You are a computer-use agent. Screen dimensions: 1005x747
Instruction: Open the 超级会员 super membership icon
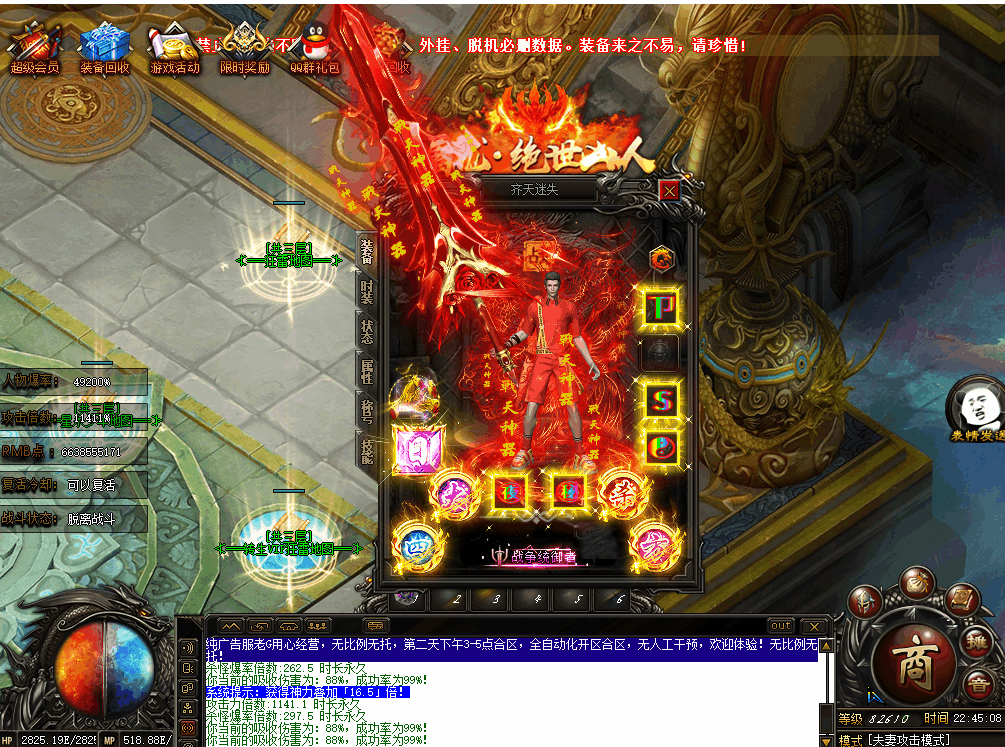[x=35, y=48]
